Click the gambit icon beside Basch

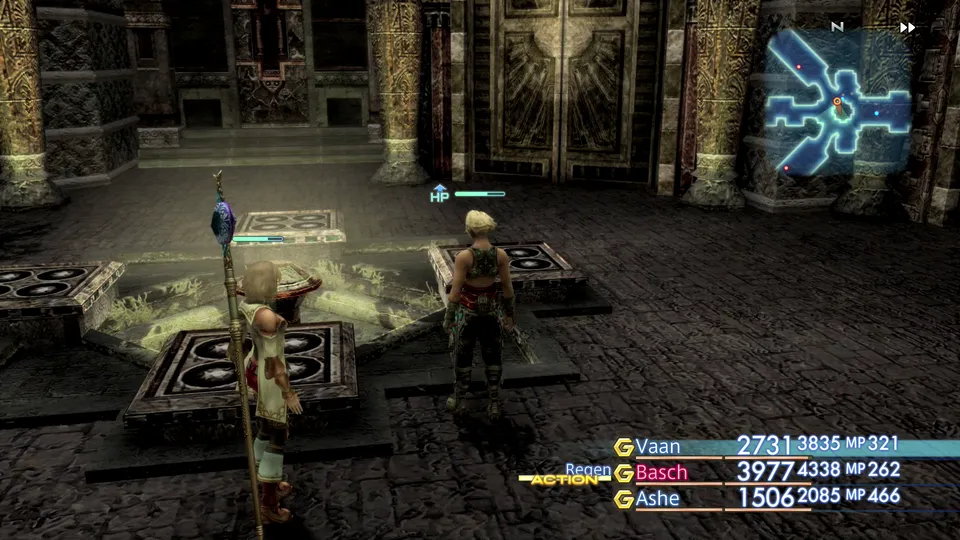[x=624, y=473]
